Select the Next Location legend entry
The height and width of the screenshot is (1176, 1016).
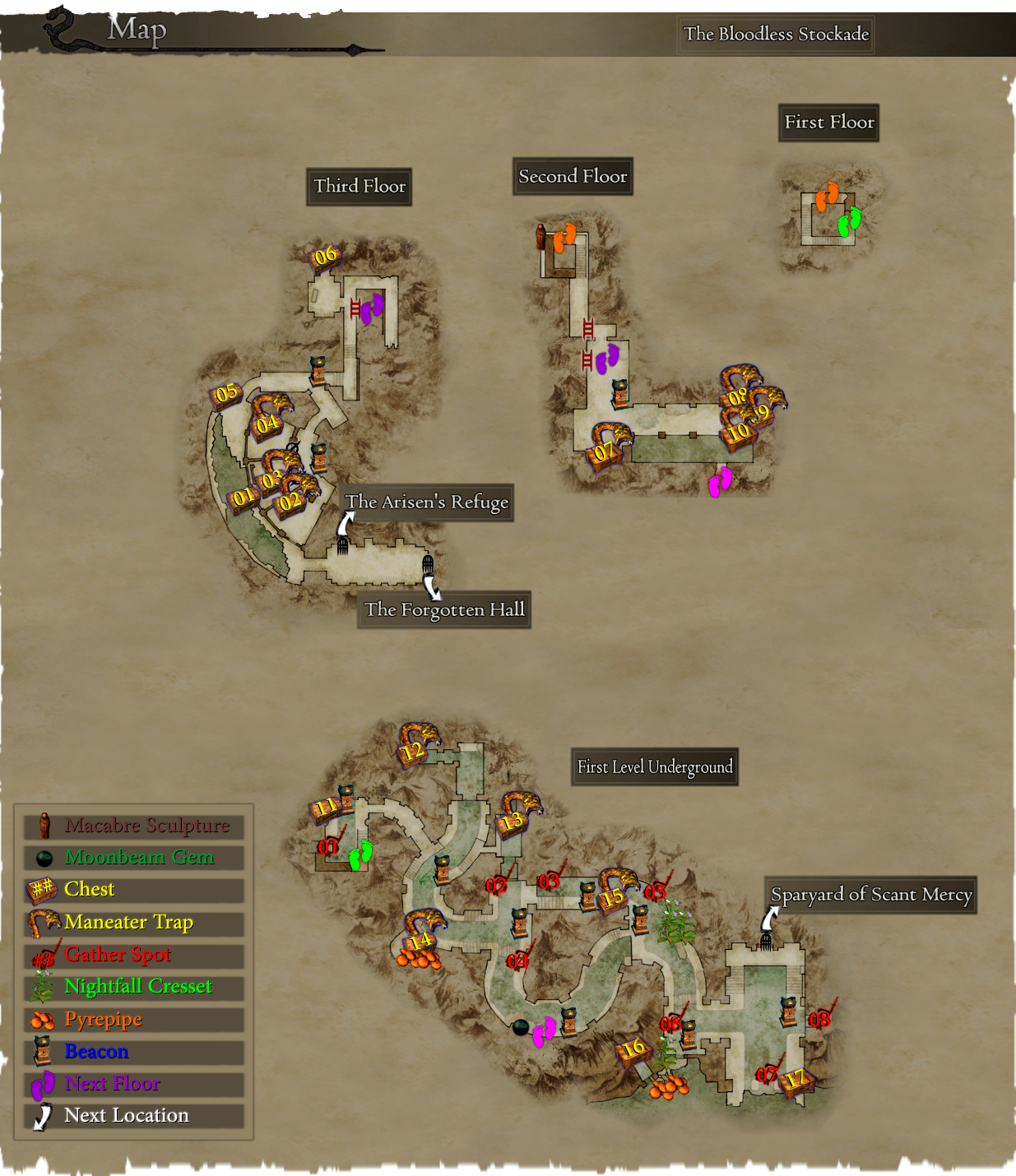(x=134, y=1116)
